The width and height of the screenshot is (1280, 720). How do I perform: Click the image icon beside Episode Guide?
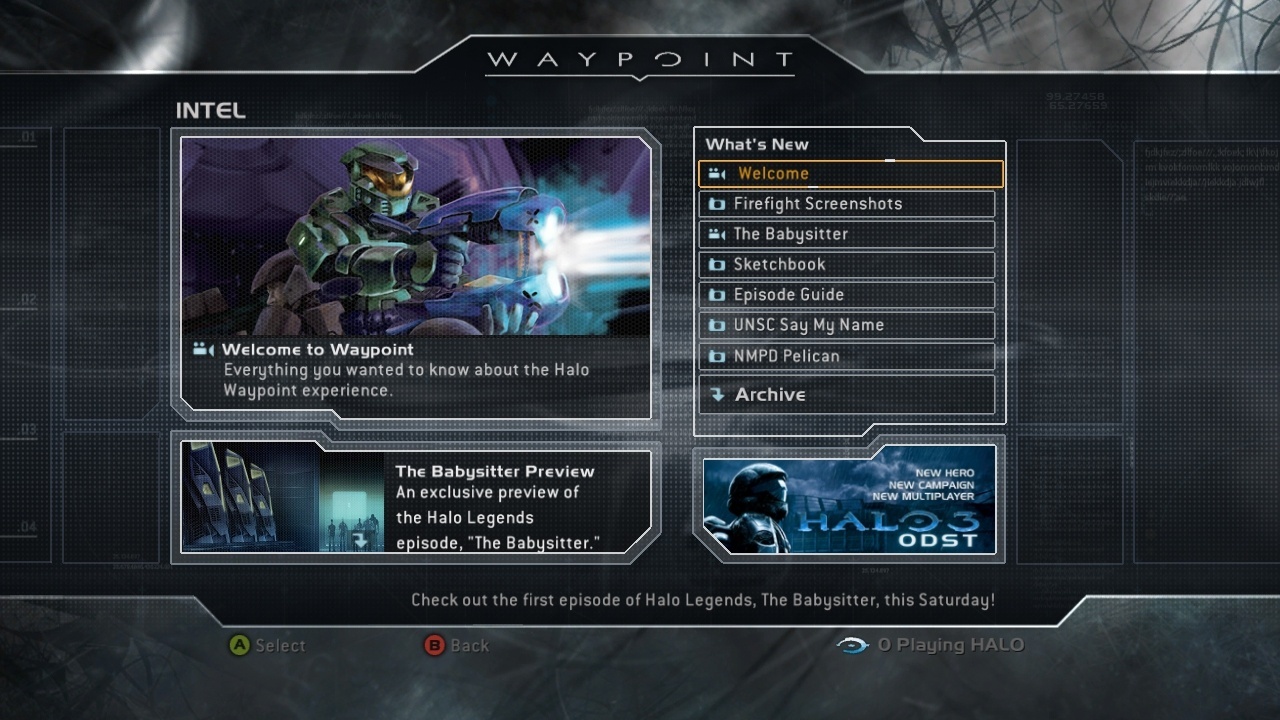tap(716, 294)
